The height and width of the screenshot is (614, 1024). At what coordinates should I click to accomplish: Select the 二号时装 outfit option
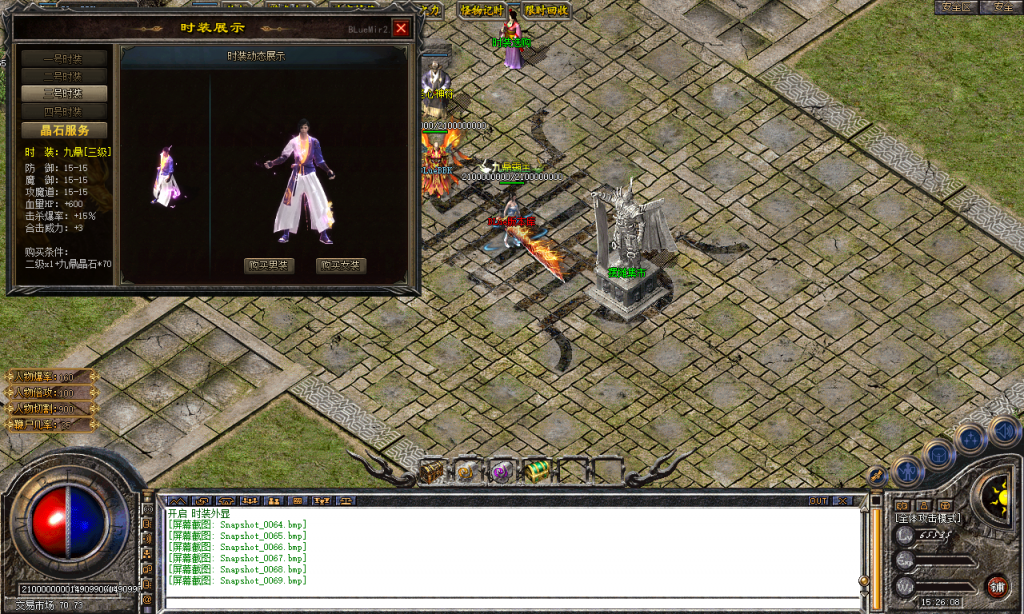pos(64,75)
